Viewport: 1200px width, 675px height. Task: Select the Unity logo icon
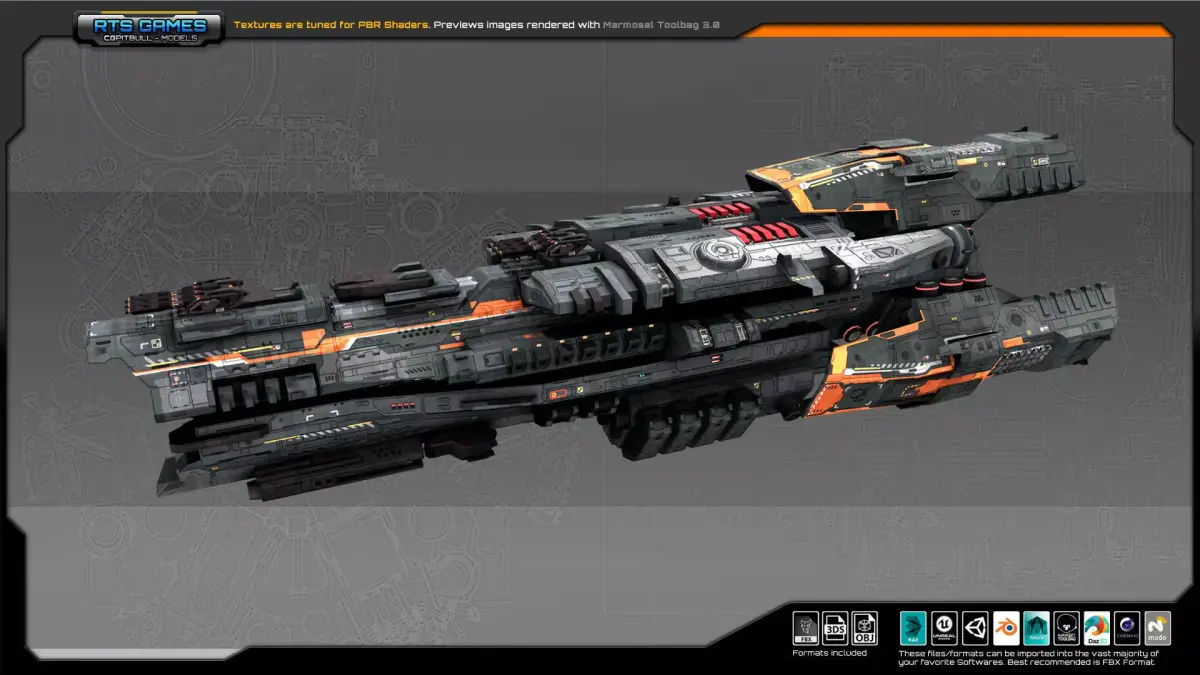click(x=975, y=628)
